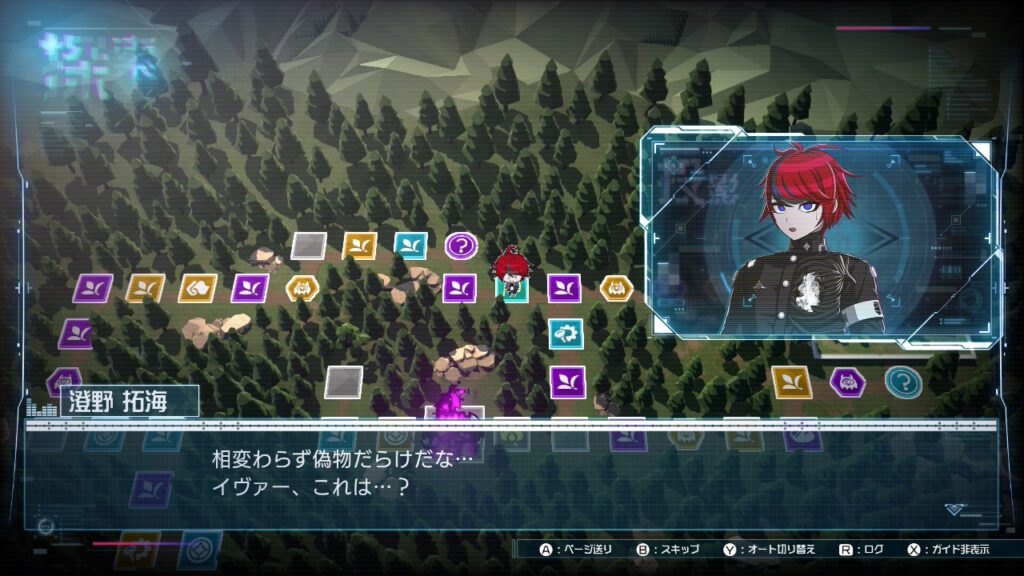Screen dimensions: 1024x576
Task: Pick the teal leaf board tile
Action: pyautogui.click(x=410, y=245)
